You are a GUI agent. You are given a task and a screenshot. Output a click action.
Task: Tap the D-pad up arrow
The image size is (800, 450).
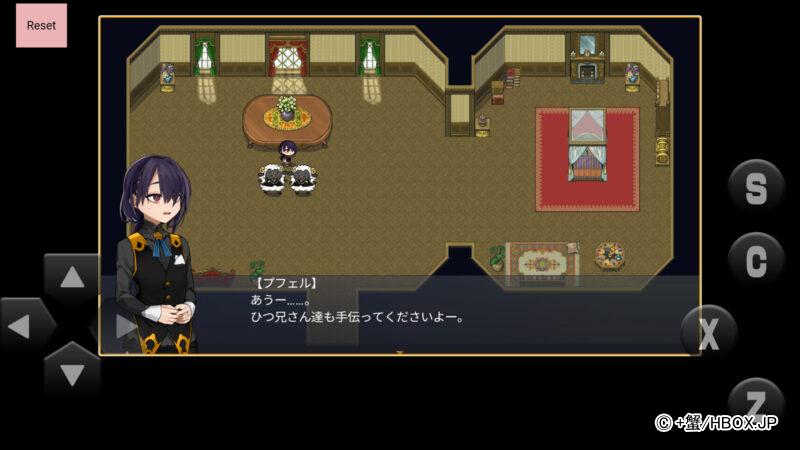click(x=72, y=278)
